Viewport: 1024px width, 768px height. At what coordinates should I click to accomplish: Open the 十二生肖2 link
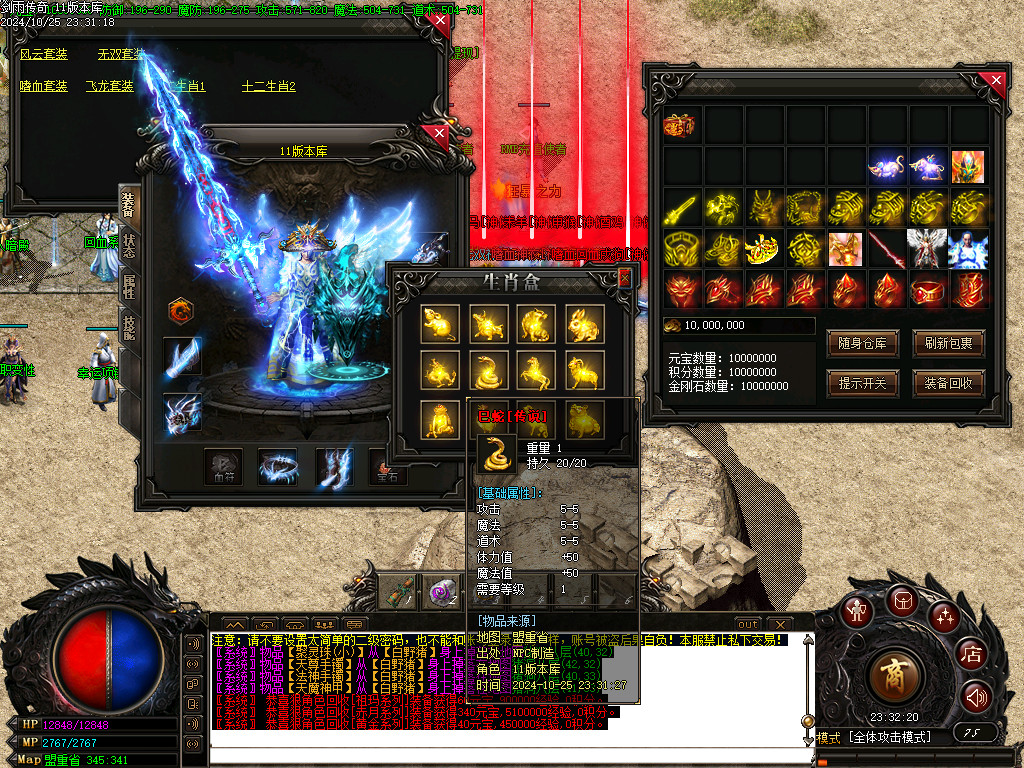(x=268, y=87)
